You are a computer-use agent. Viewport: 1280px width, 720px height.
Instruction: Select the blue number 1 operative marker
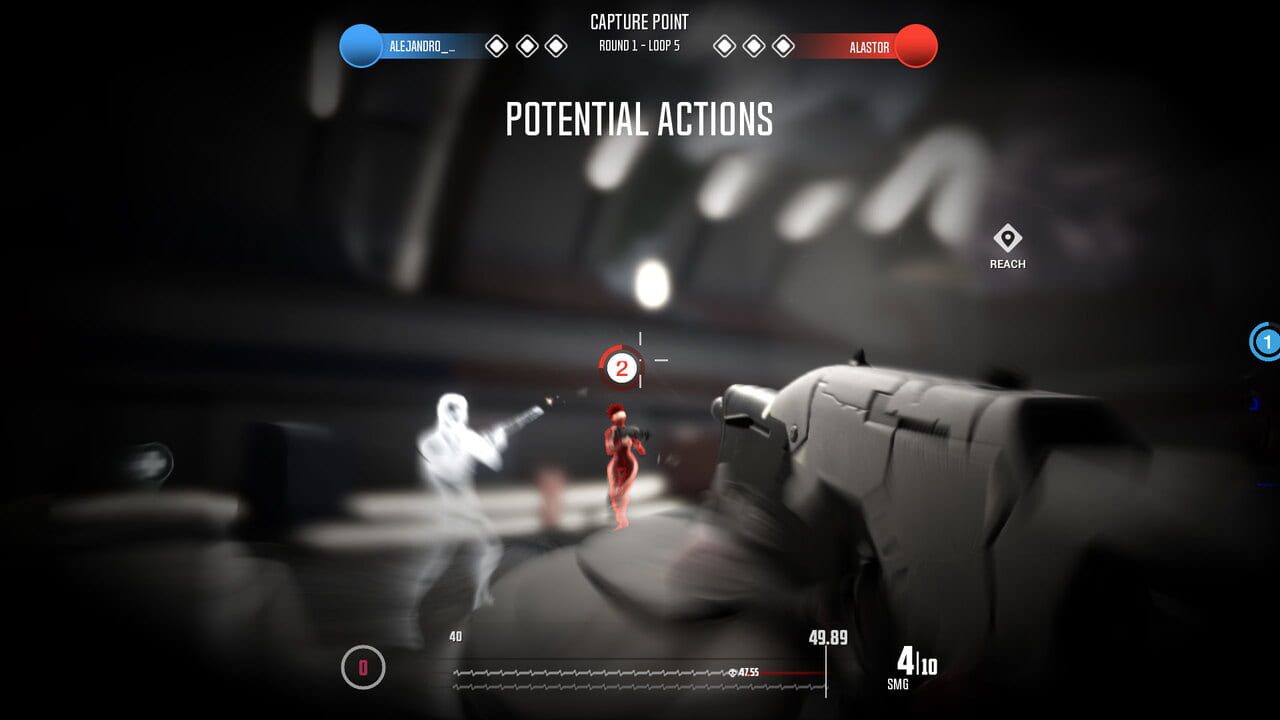(x=1266, y=342)
